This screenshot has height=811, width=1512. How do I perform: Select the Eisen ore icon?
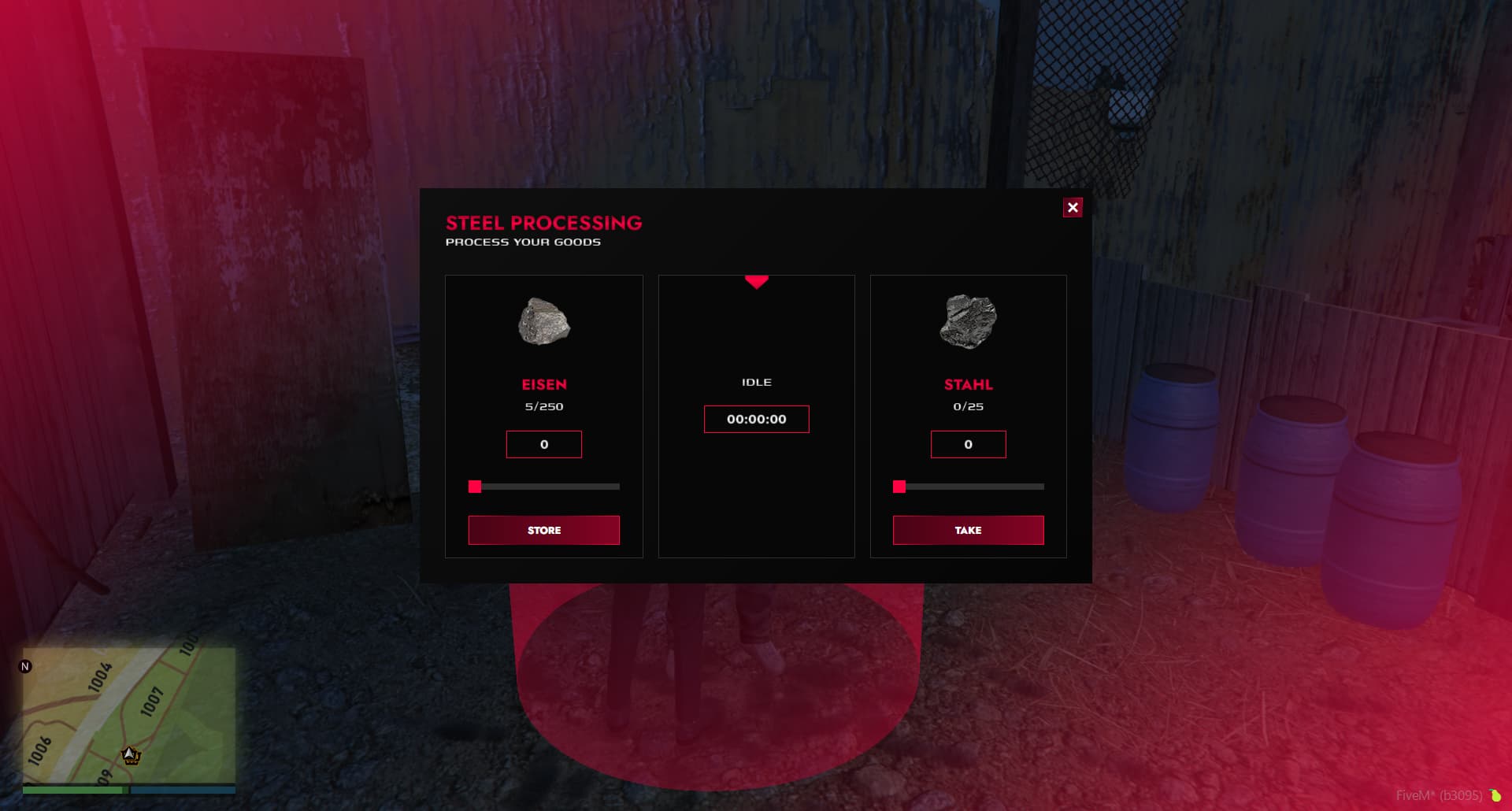[543, 321]
